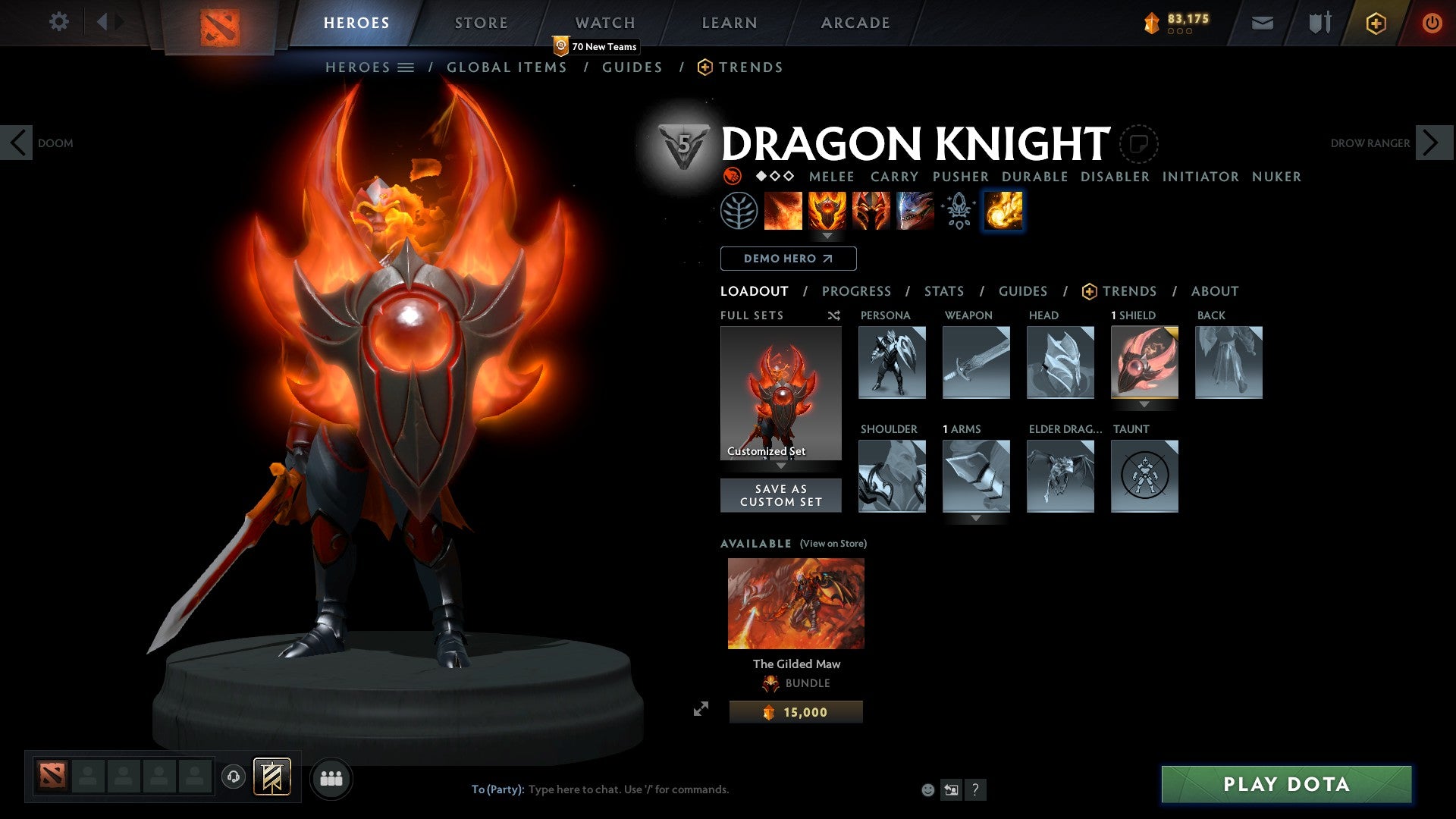Screen dimensions: 1456x819
Task: Expand the ARMS loadout slot options
Action: coord(976,519)
